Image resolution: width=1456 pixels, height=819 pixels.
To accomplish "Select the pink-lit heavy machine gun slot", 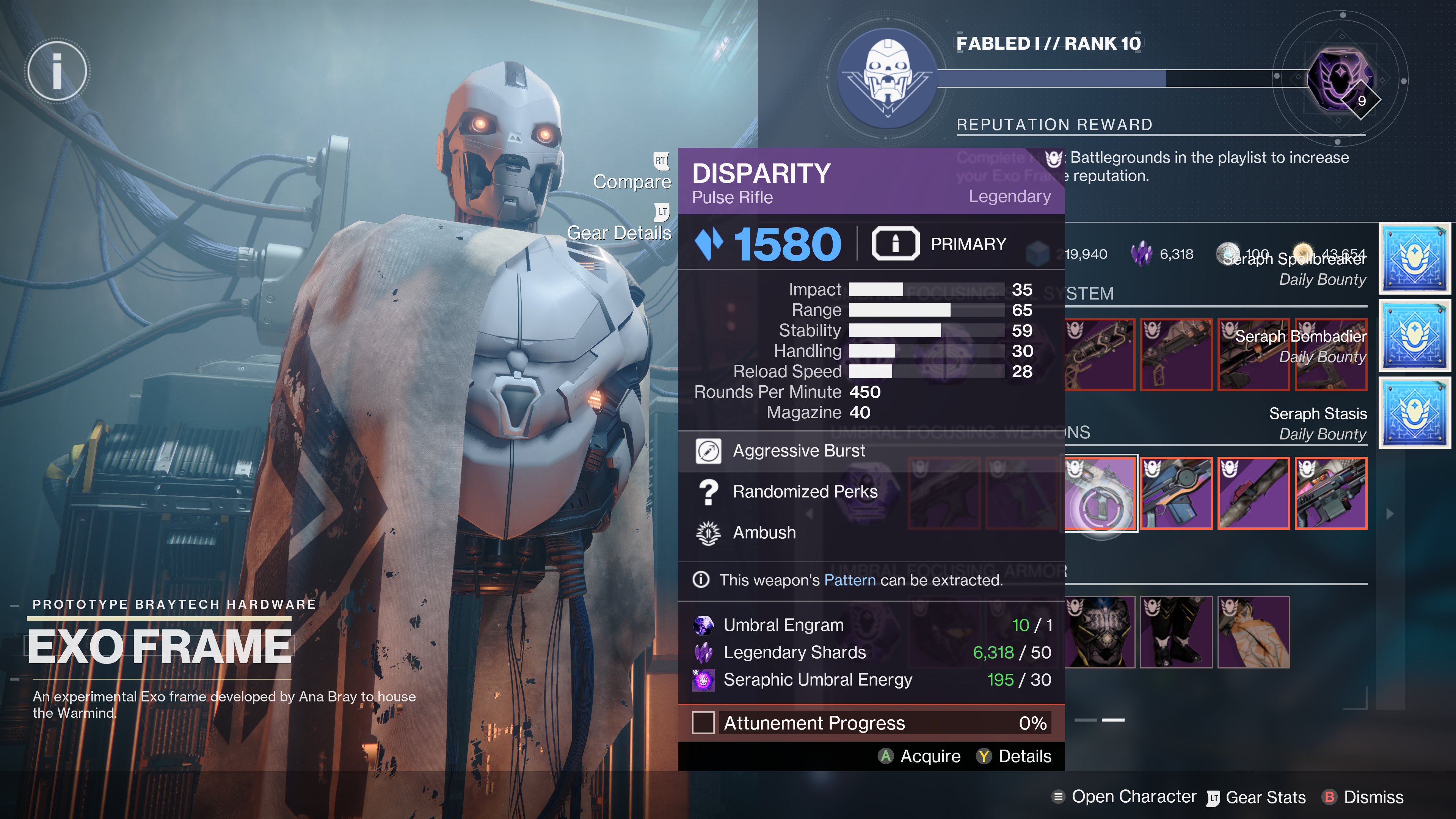I will 1331,493.
